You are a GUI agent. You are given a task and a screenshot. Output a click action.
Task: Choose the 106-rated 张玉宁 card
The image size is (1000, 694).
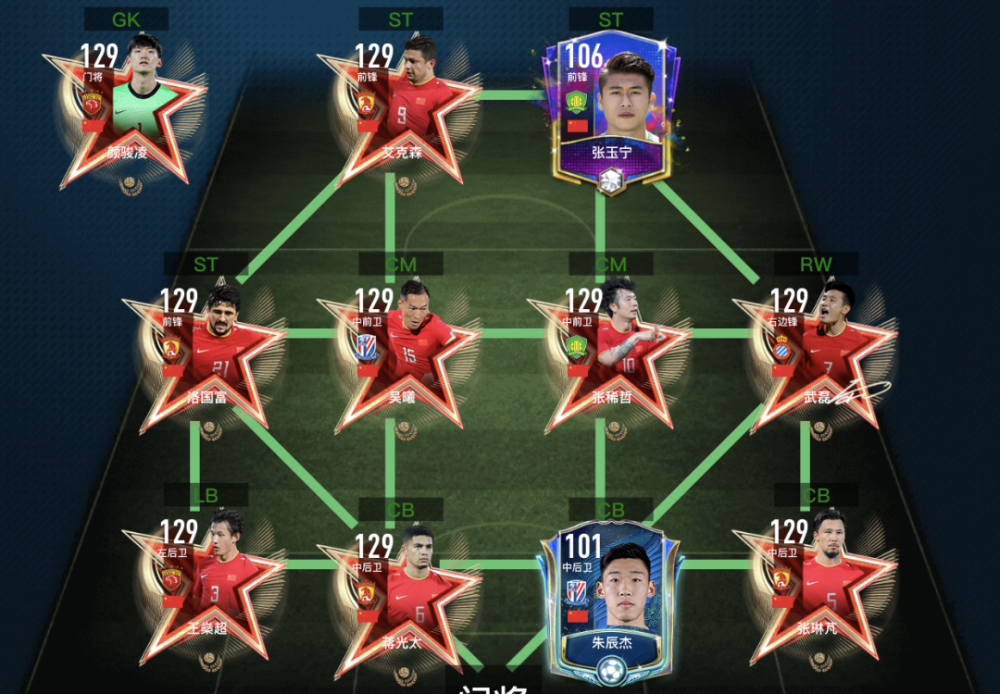tap(611, 110)
